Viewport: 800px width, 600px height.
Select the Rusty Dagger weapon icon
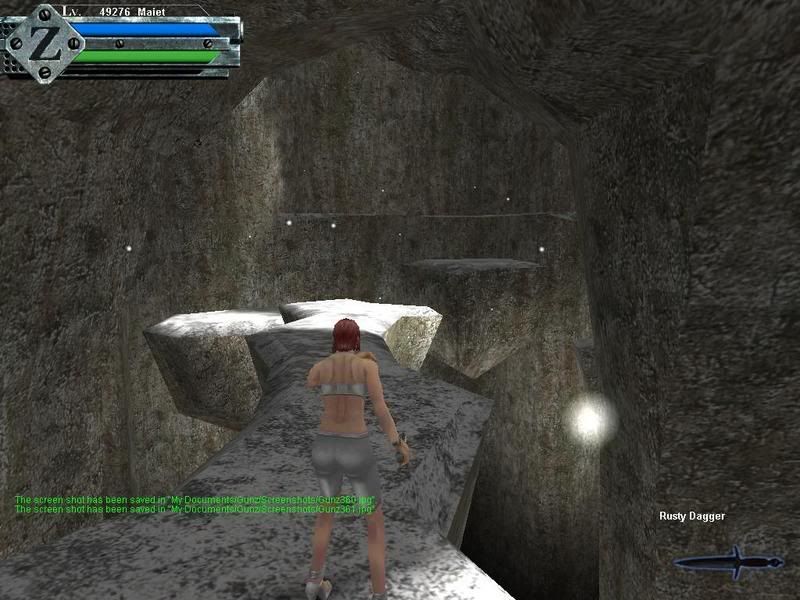pos(728,561)
